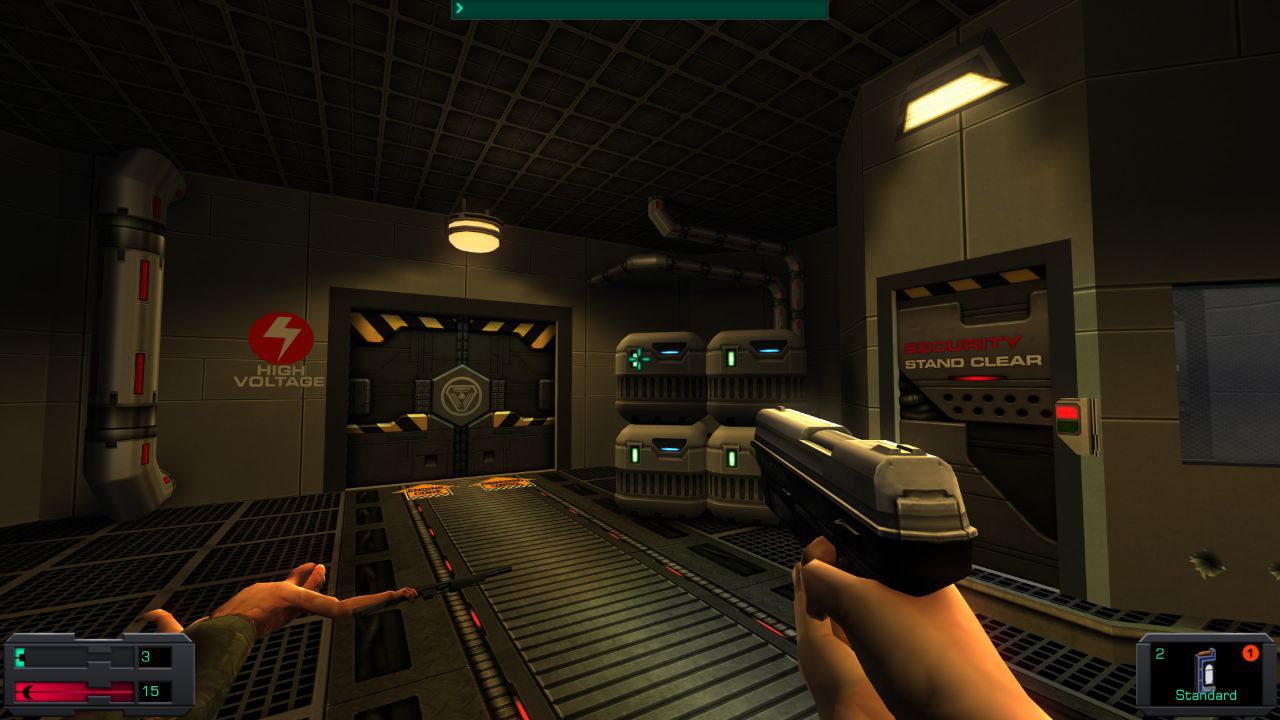Select the Standard ammo clip icon
This screenshot has height=720, width=1280.
pos(1207,669)
